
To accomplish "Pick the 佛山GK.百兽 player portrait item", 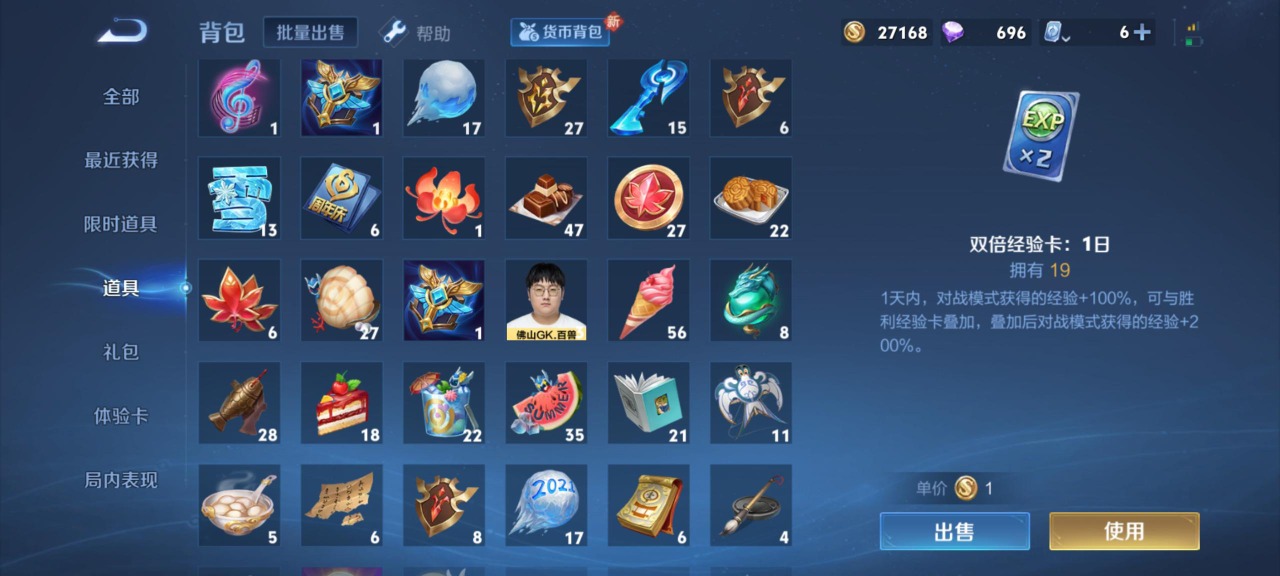I will pyautogui.click(x=546, y=300).
